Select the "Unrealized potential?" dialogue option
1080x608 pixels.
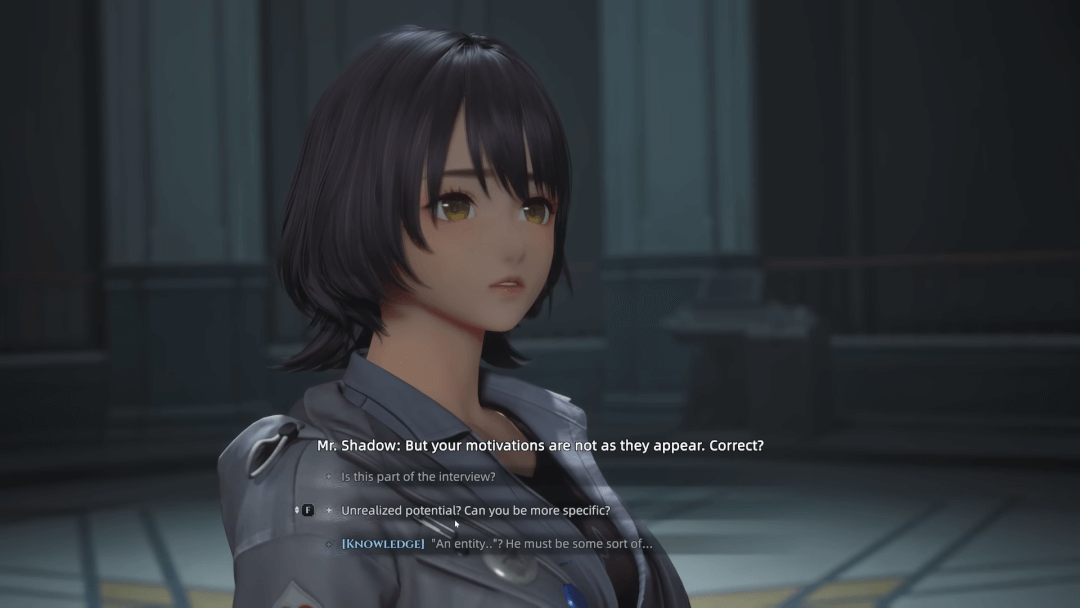click(x=475, y=510)
